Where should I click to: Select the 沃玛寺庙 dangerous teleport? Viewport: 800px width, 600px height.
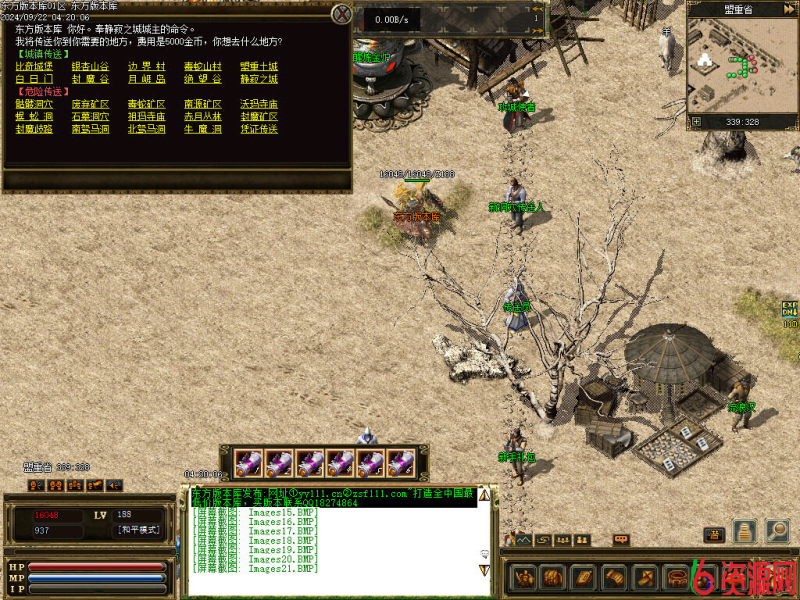[259, 104]
